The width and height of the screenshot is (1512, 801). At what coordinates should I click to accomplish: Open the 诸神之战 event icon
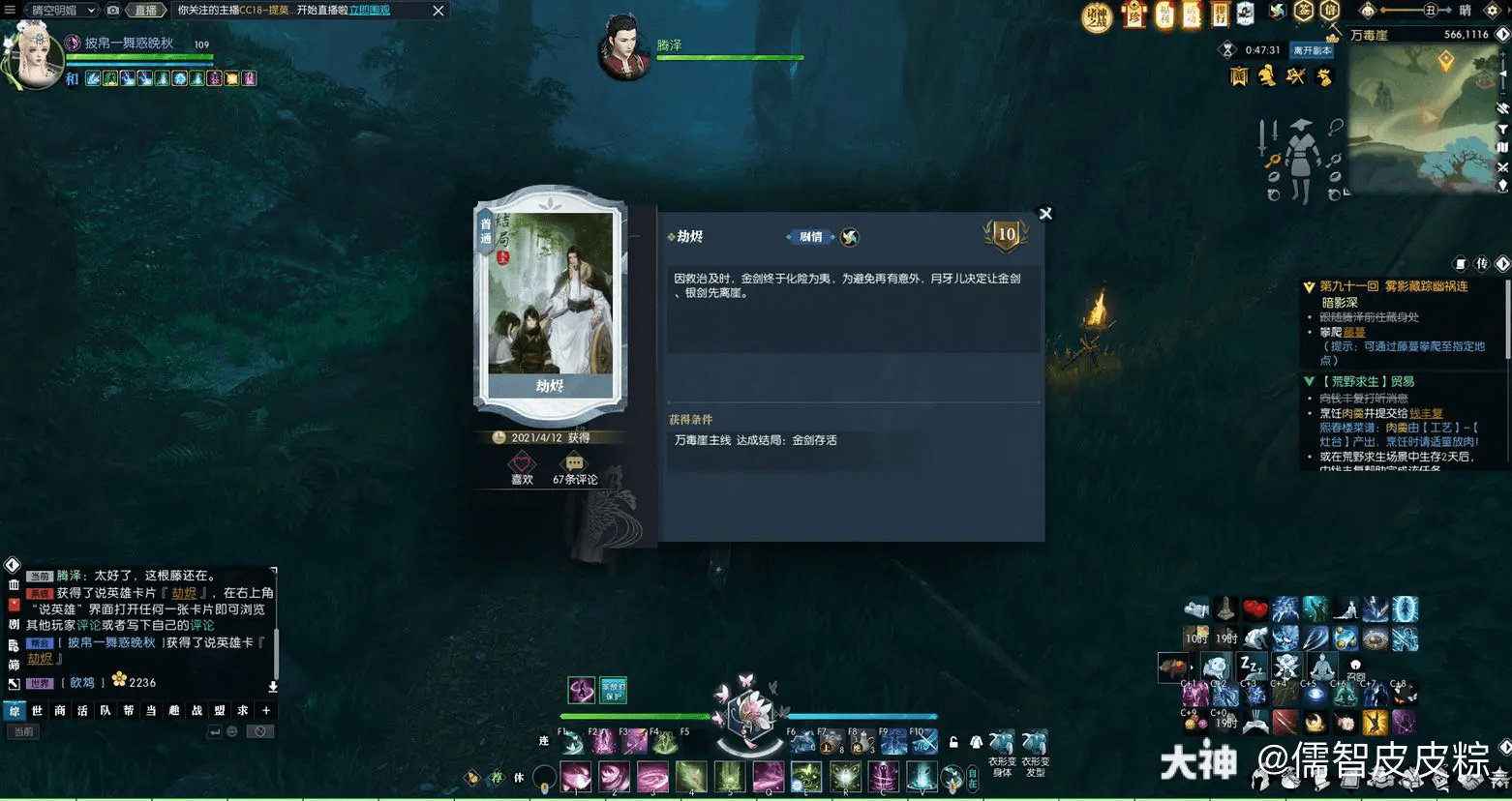click(1097, 16)
